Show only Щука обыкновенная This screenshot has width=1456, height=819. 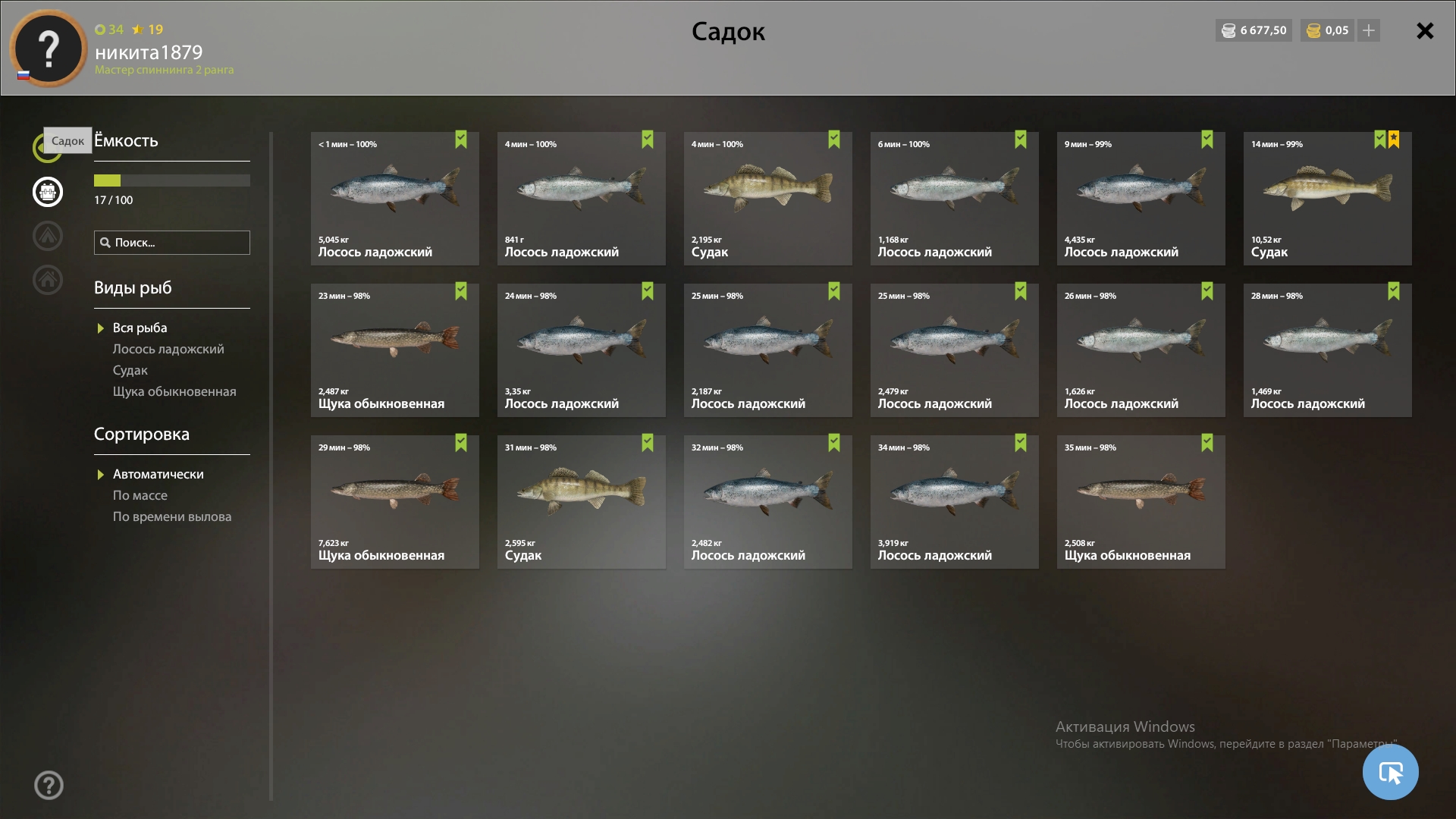174,391
